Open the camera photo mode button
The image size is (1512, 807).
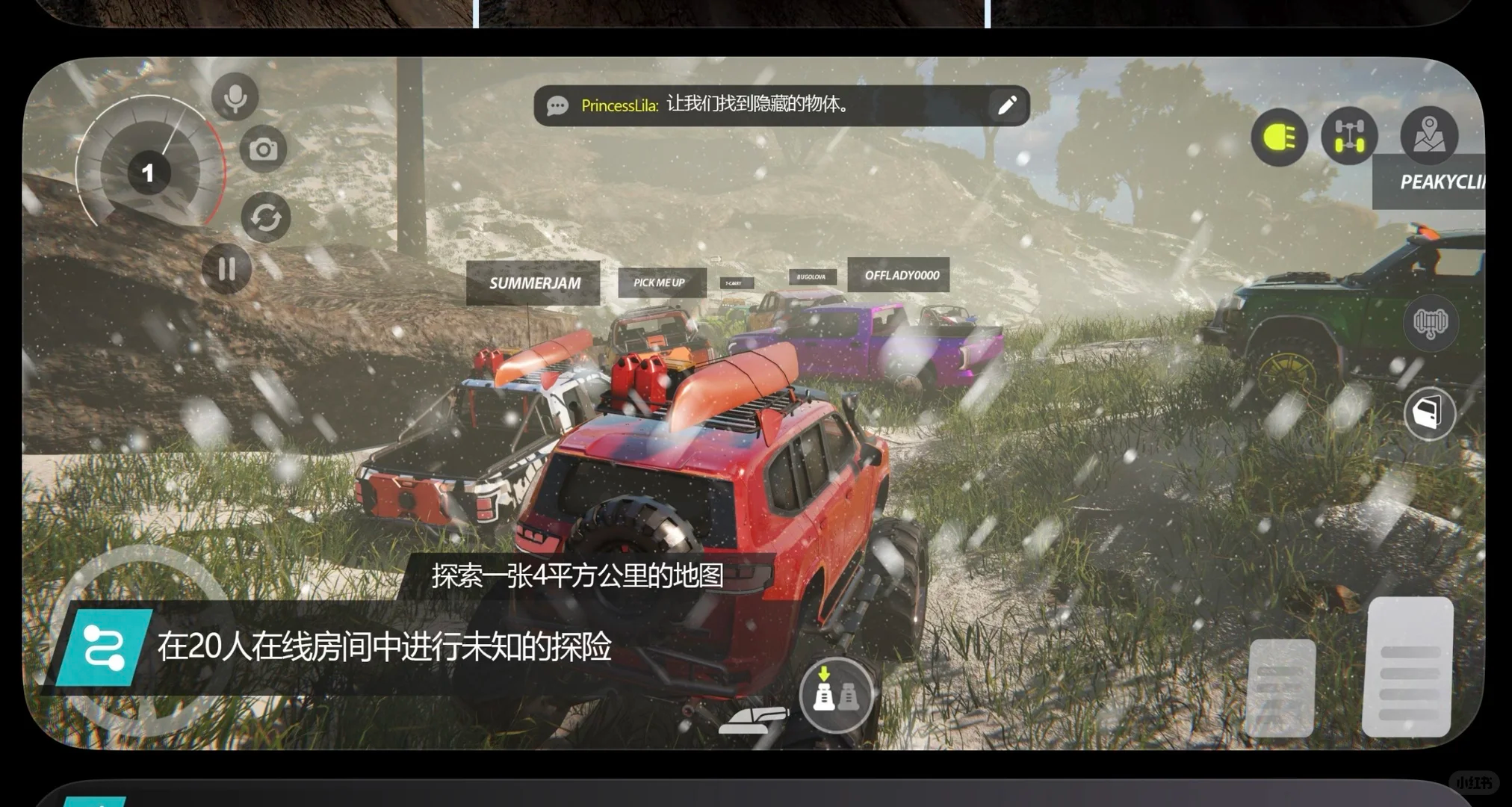pyautogui.click(x=263, y=150)
